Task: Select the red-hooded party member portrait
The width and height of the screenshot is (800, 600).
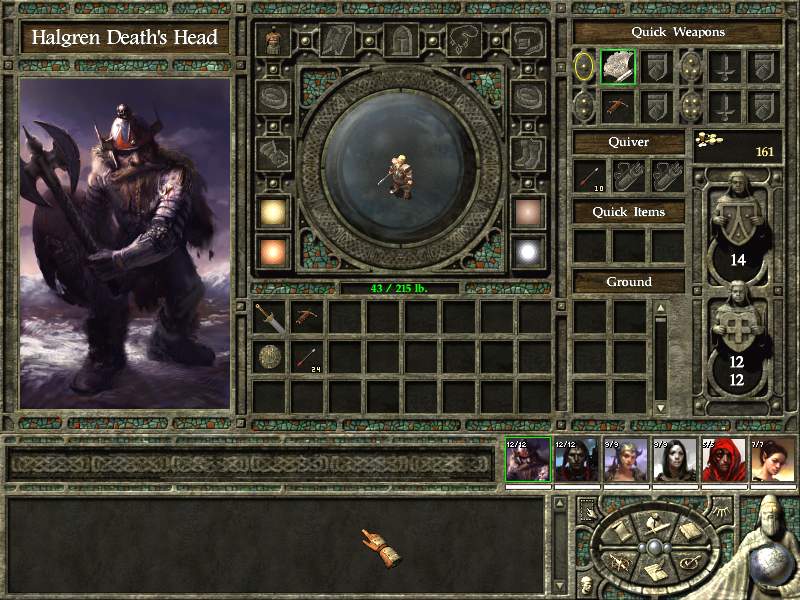Action: coord(722,461)
